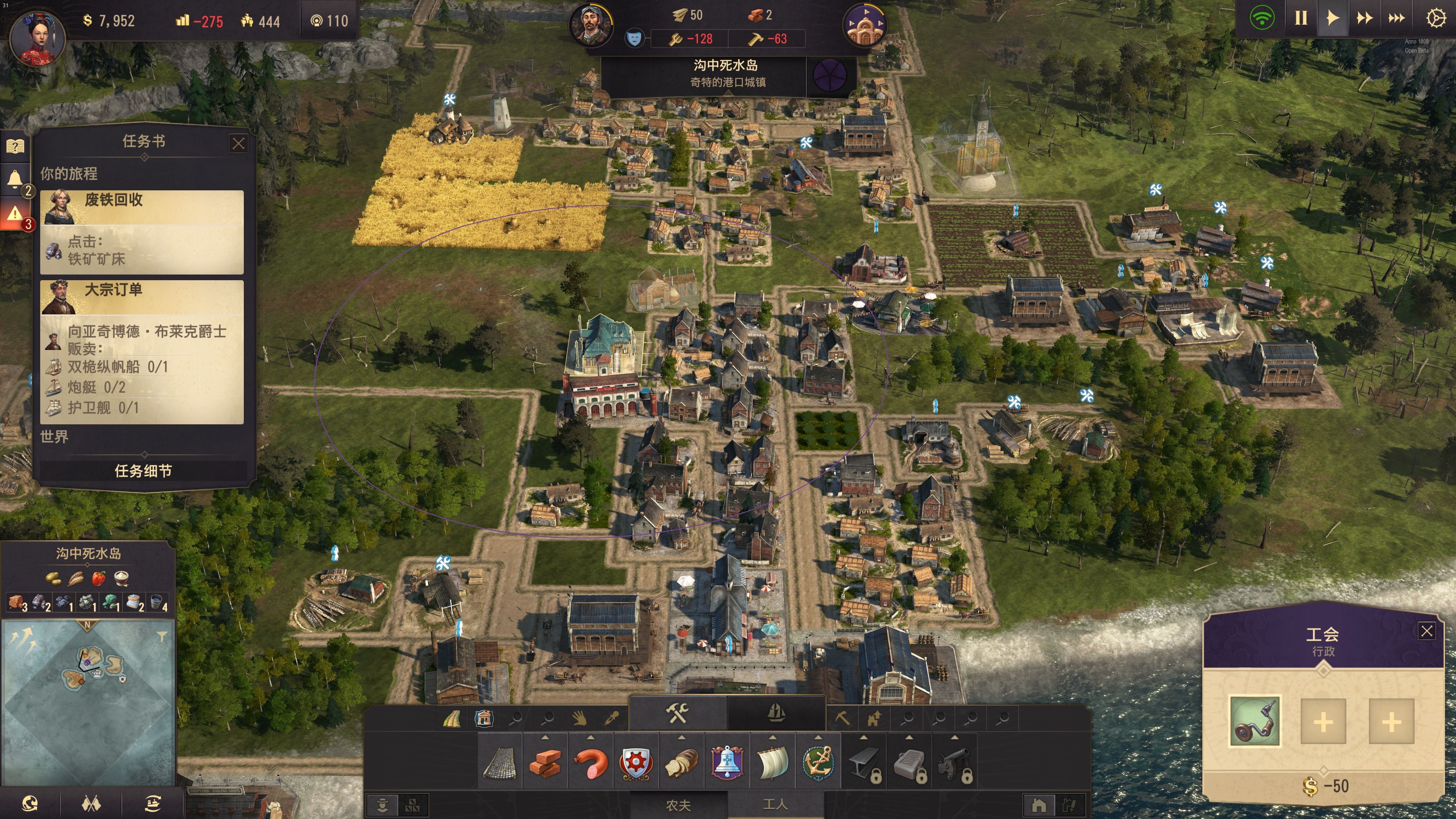Open the gear options menu
The width and height of the screenshot is (1456, 819).
click(1436, 18)
